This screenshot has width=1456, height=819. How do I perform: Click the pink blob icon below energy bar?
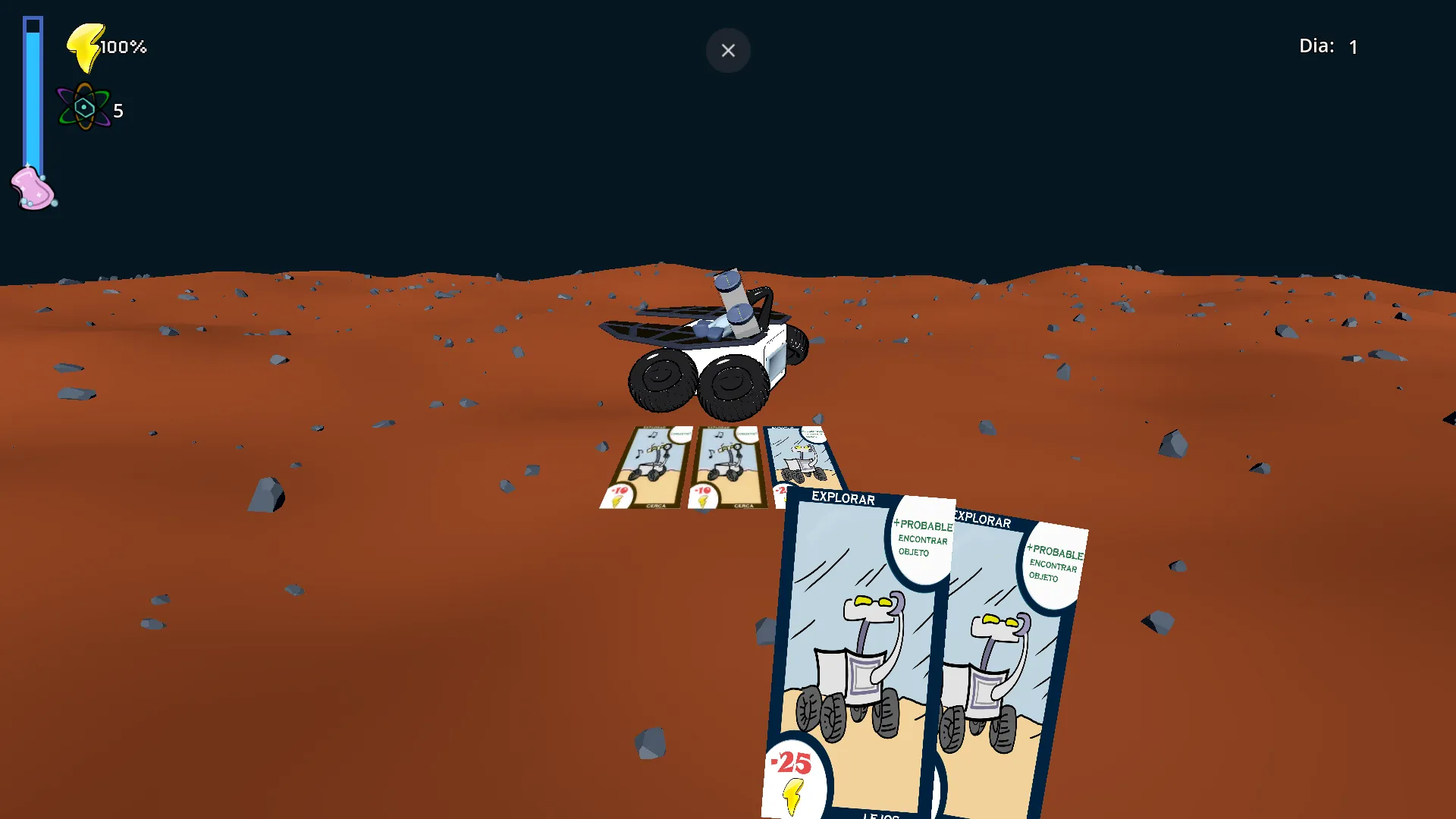(x=32, y=187)
